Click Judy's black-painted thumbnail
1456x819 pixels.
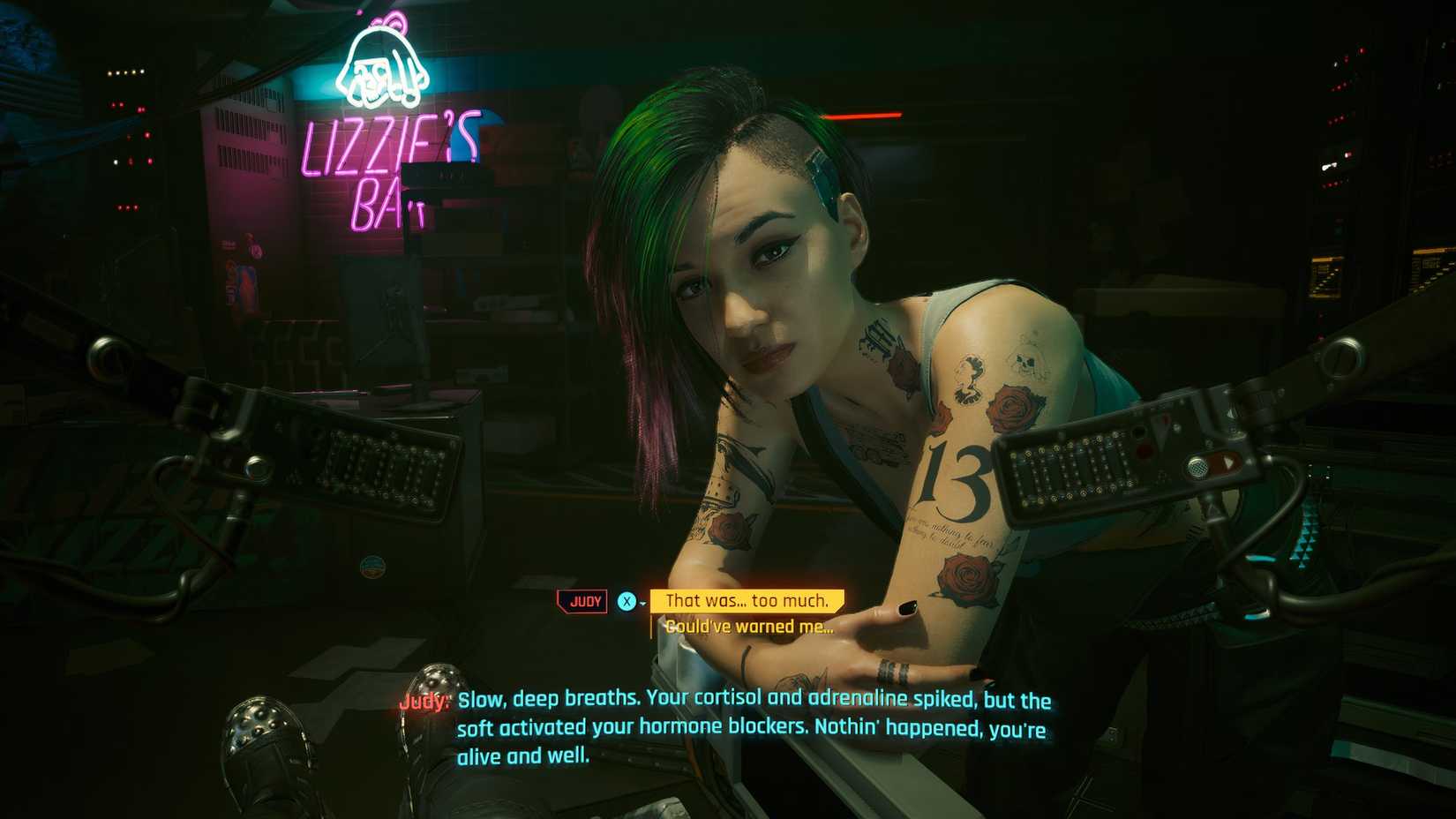pyautogui.click(x=907, y=607)
